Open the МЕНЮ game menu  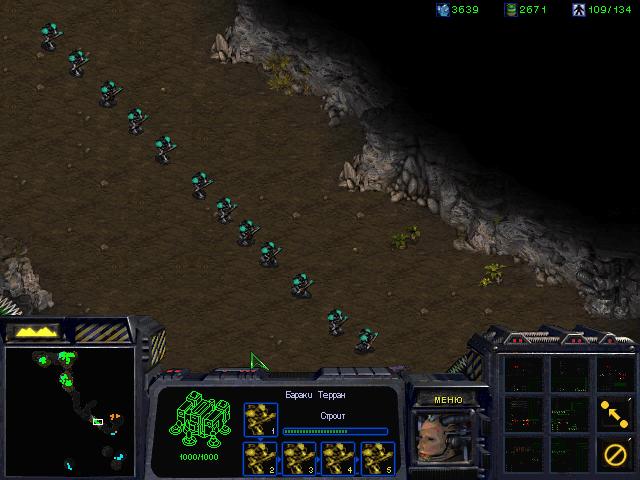click(x=447, y=398)
